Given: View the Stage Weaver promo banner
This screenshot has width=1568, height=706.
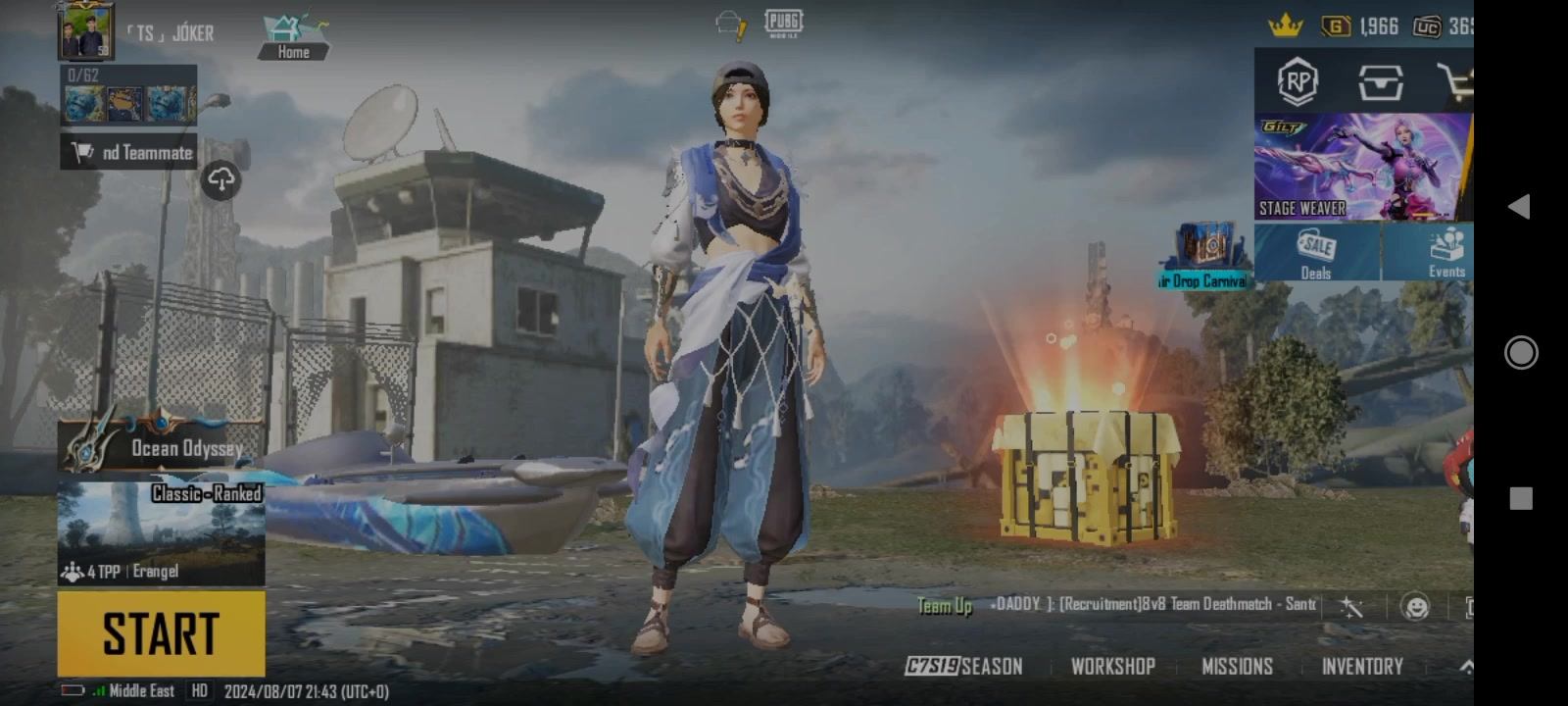Looking at the screenshot, I should [1362, 167].
